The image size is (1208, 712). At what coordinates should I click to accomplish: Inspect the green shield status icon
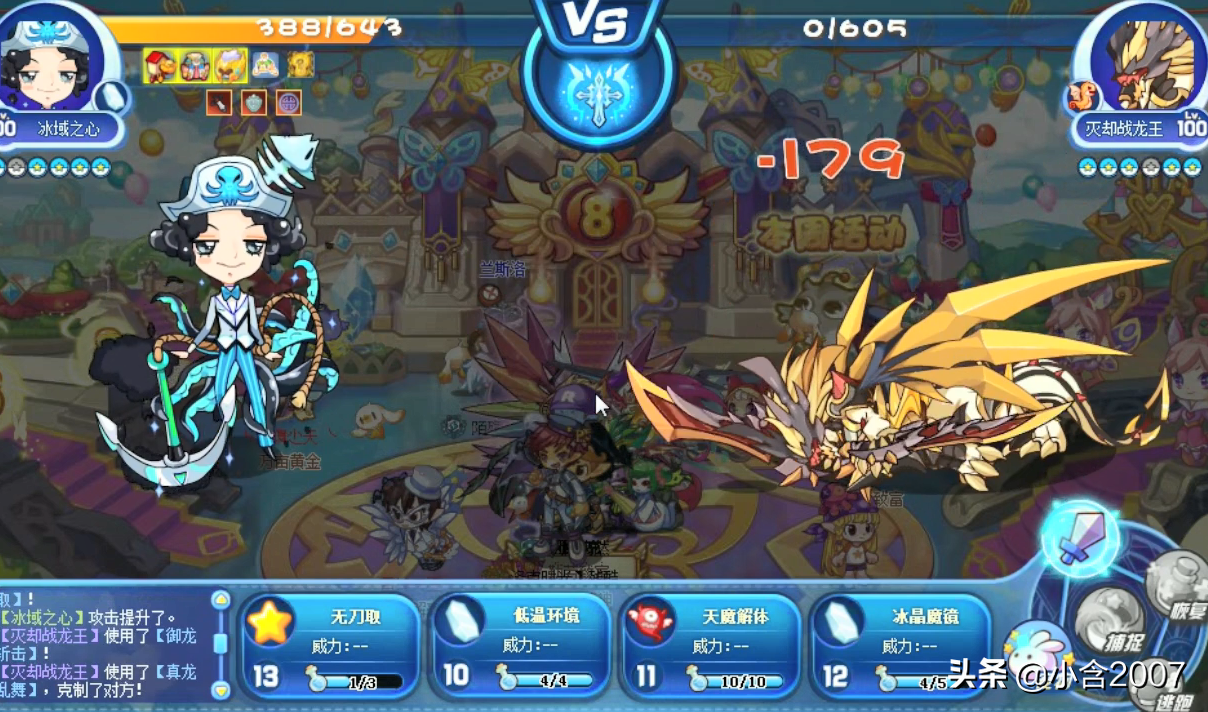pos(254,101)
